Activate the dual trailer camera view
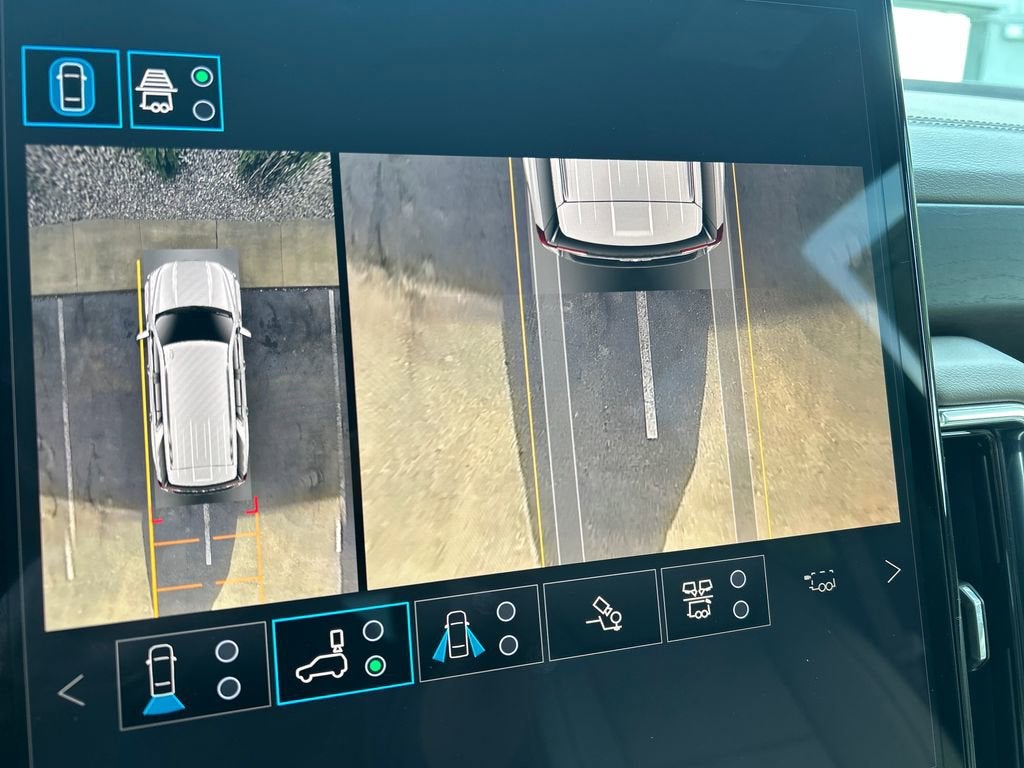The width and height of the screenshot is (1024, 768). click(x=714, y=597)
